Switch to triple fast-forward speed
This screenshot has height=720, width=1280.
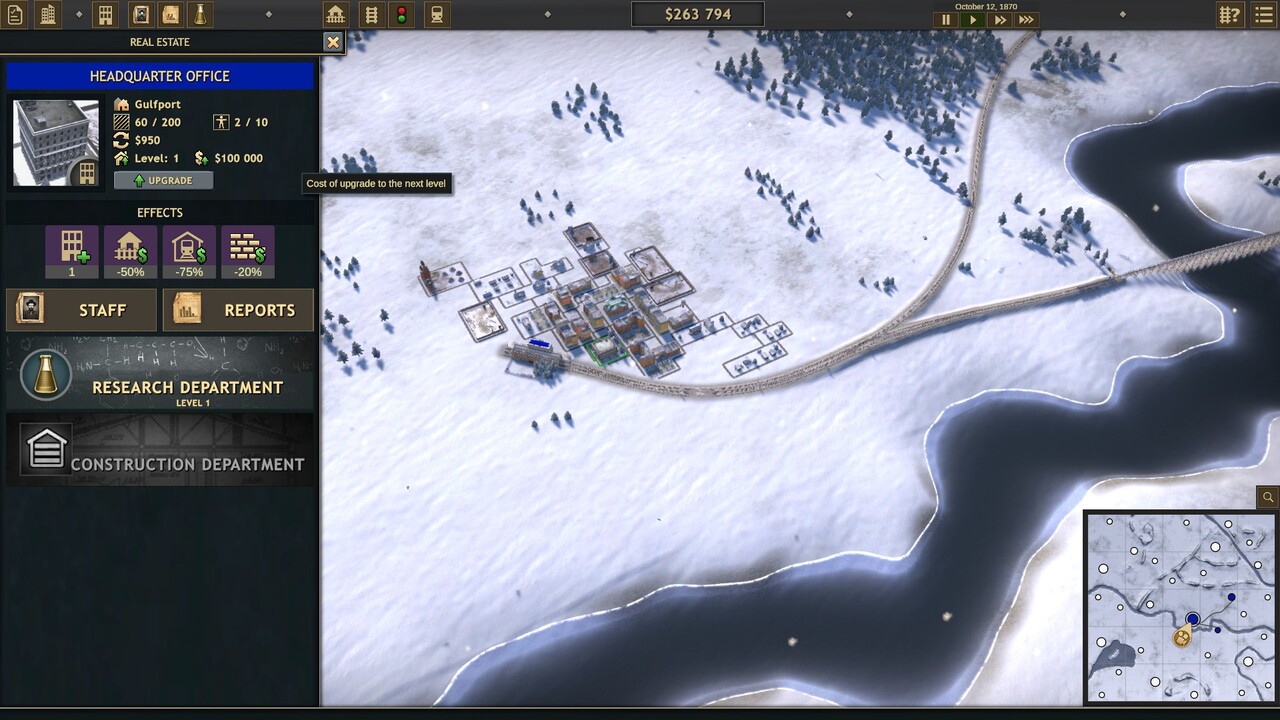1026,20
